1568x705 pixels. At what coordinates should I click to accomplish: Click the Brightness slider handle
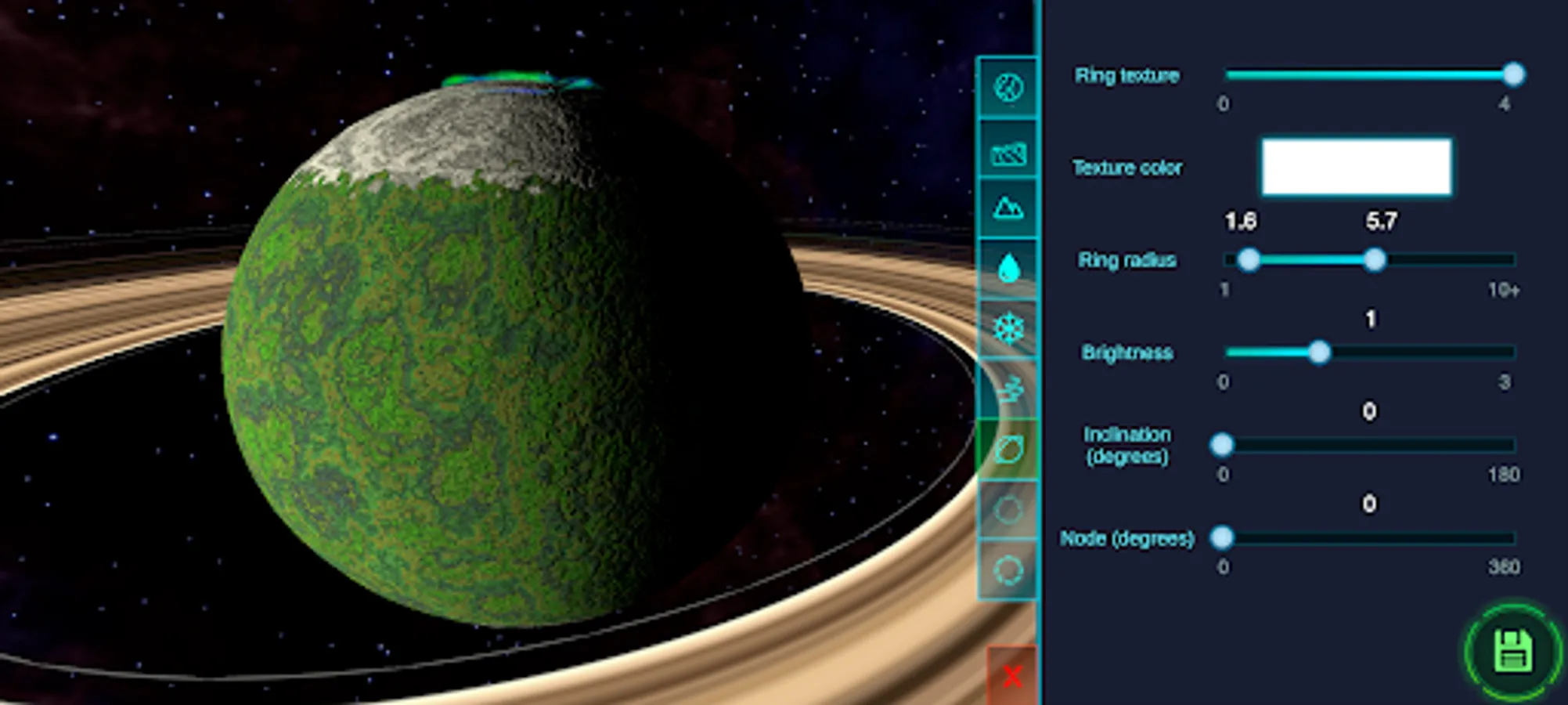pyautogui.click(x=1320, y=353)
